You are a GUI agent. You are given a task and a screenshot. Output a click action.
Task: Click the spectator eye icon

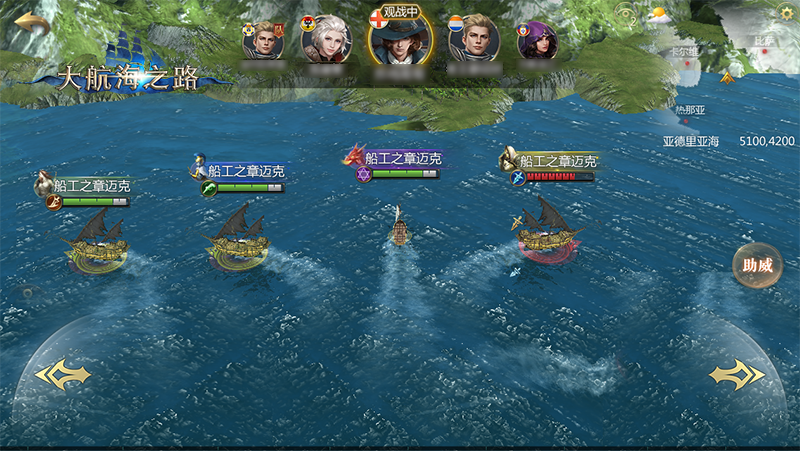click(627, 15)
